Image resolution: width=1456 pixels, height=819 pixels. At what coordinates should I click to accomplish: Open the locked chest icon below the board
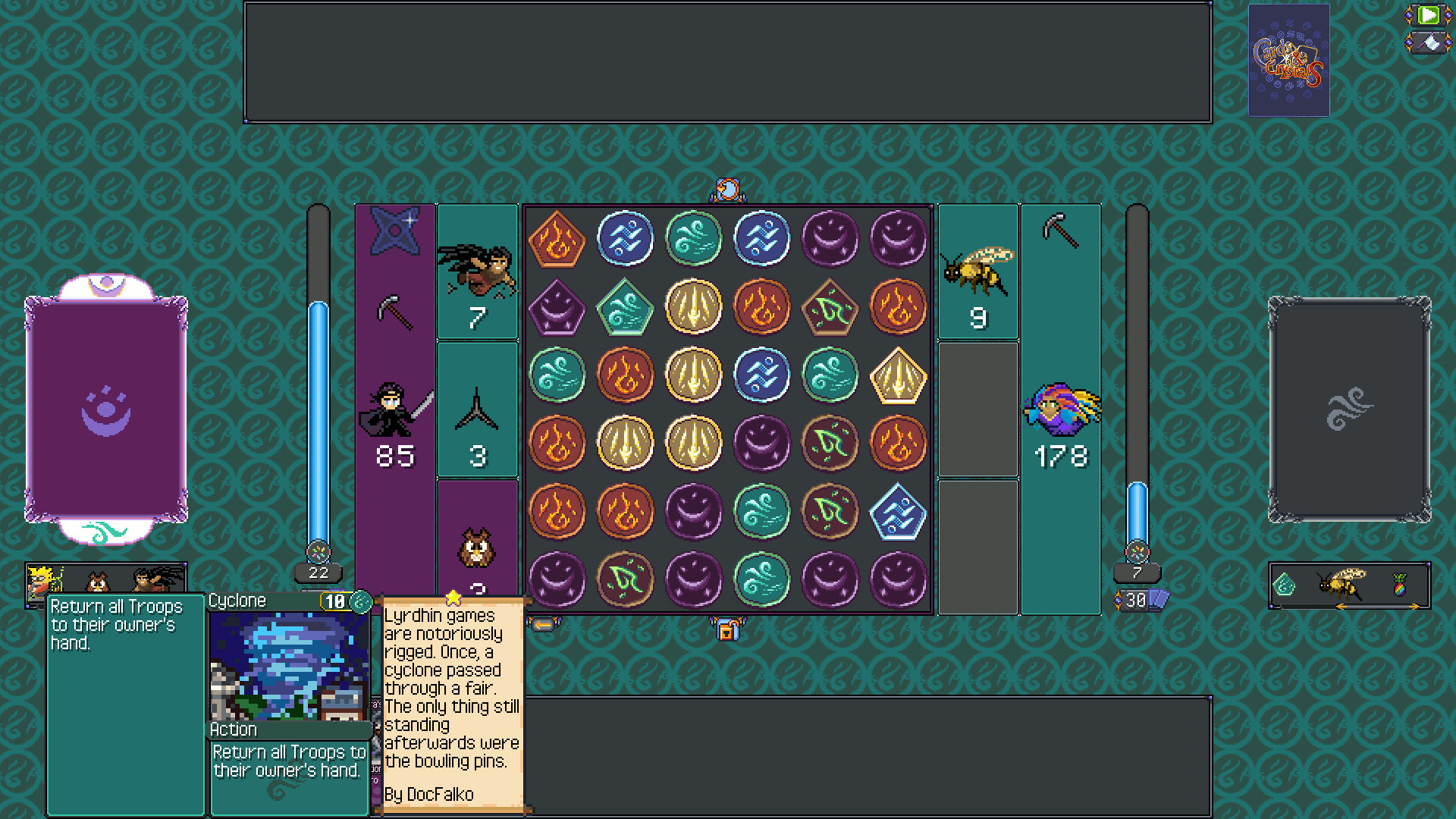(728, 629)
